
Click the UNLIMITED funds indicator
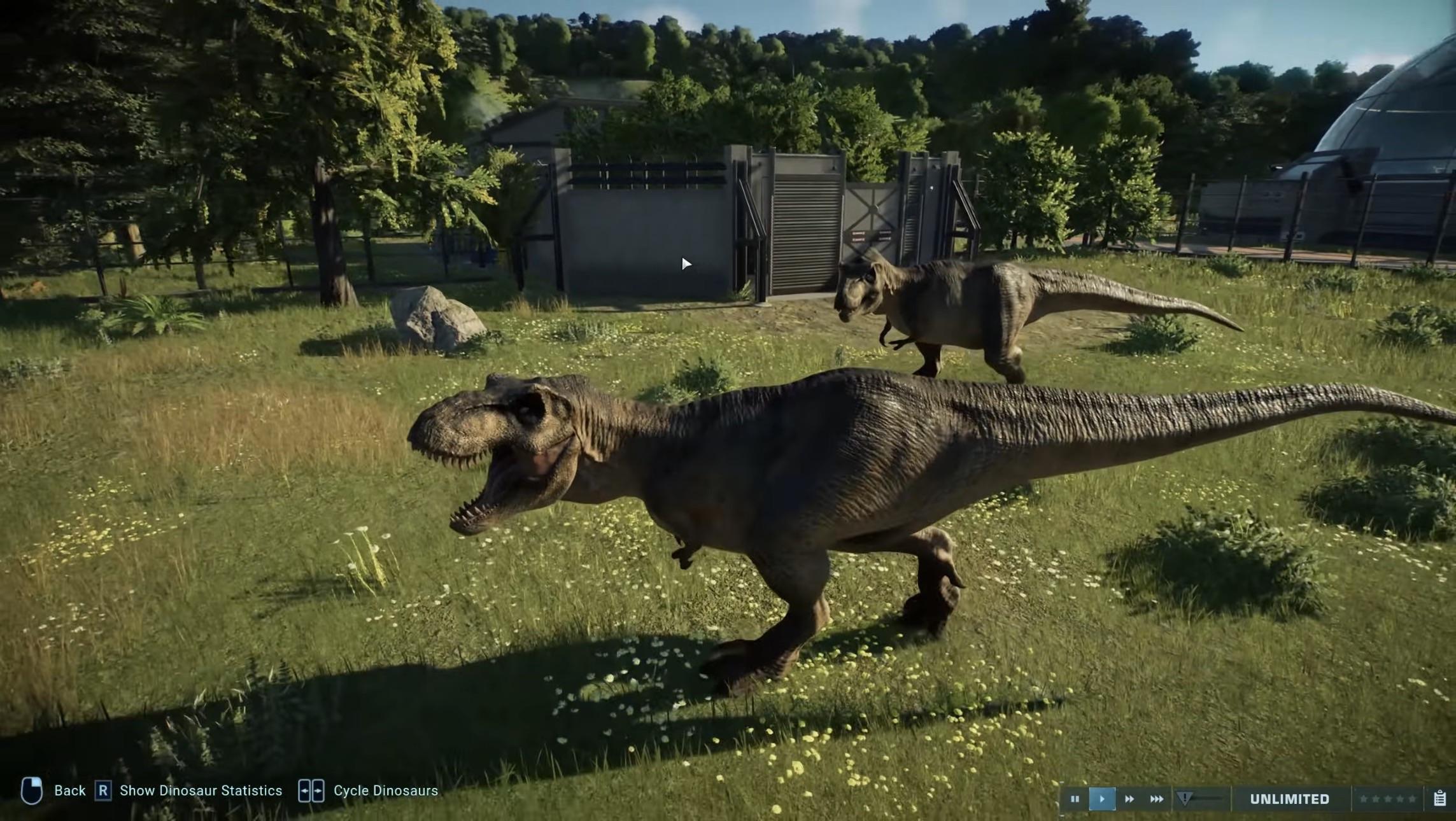[x=1290, y=799]
